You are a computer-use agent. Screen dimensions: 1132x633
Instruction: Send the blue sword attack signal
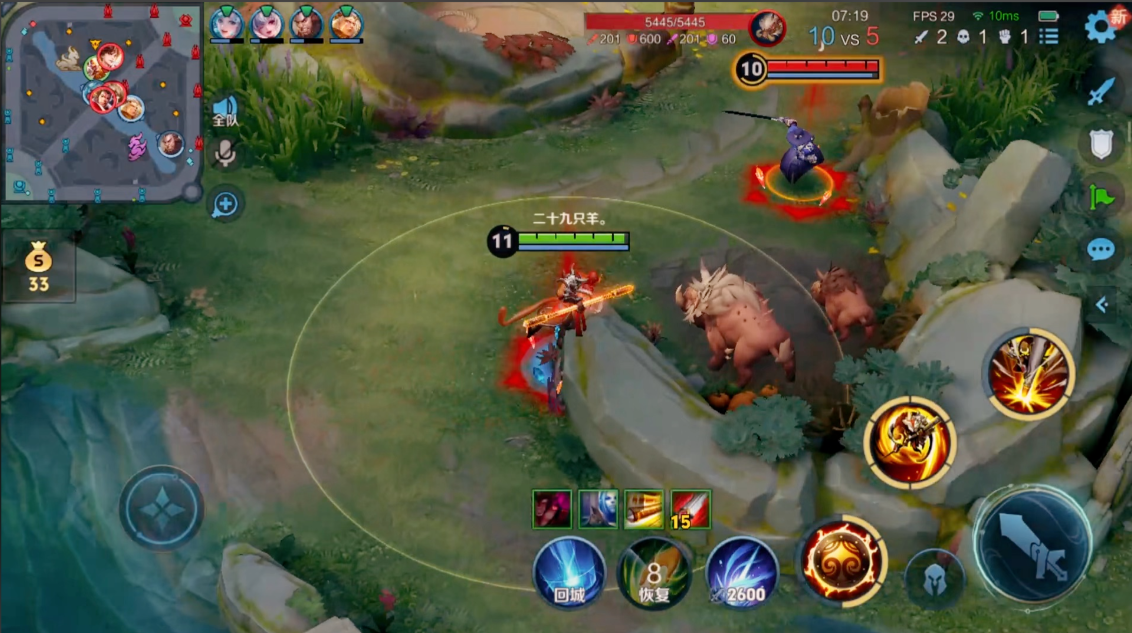(1101, 92)
